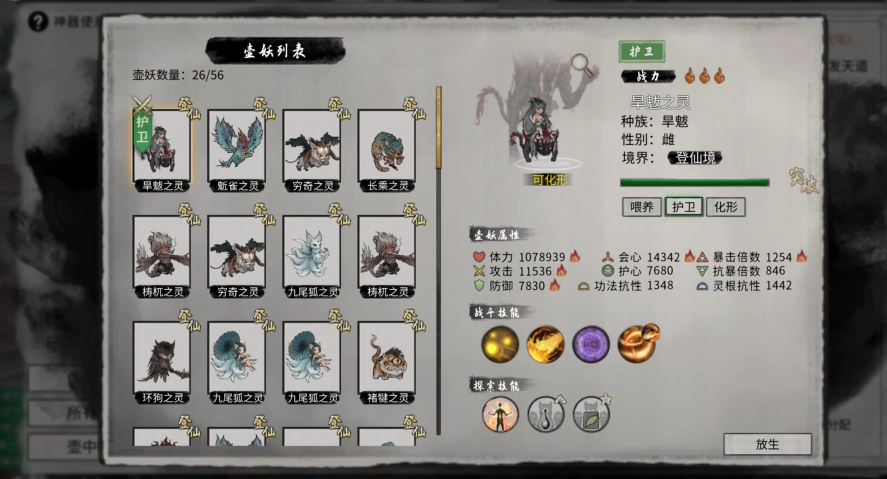Image resolution: width=887 pixels, height=479 pixels.
Task: Check the green leaf exploration skill
Action: coord(591,414)
